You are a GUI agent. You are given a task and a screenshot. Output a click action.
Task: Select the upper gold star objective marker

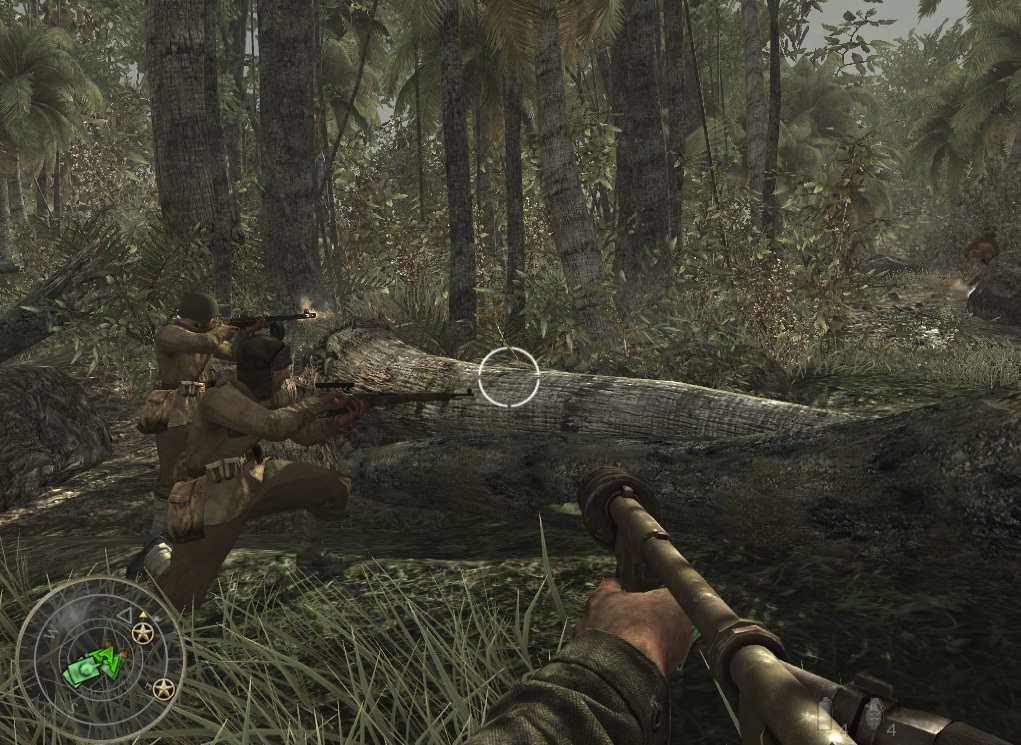(x=143, y=633)
